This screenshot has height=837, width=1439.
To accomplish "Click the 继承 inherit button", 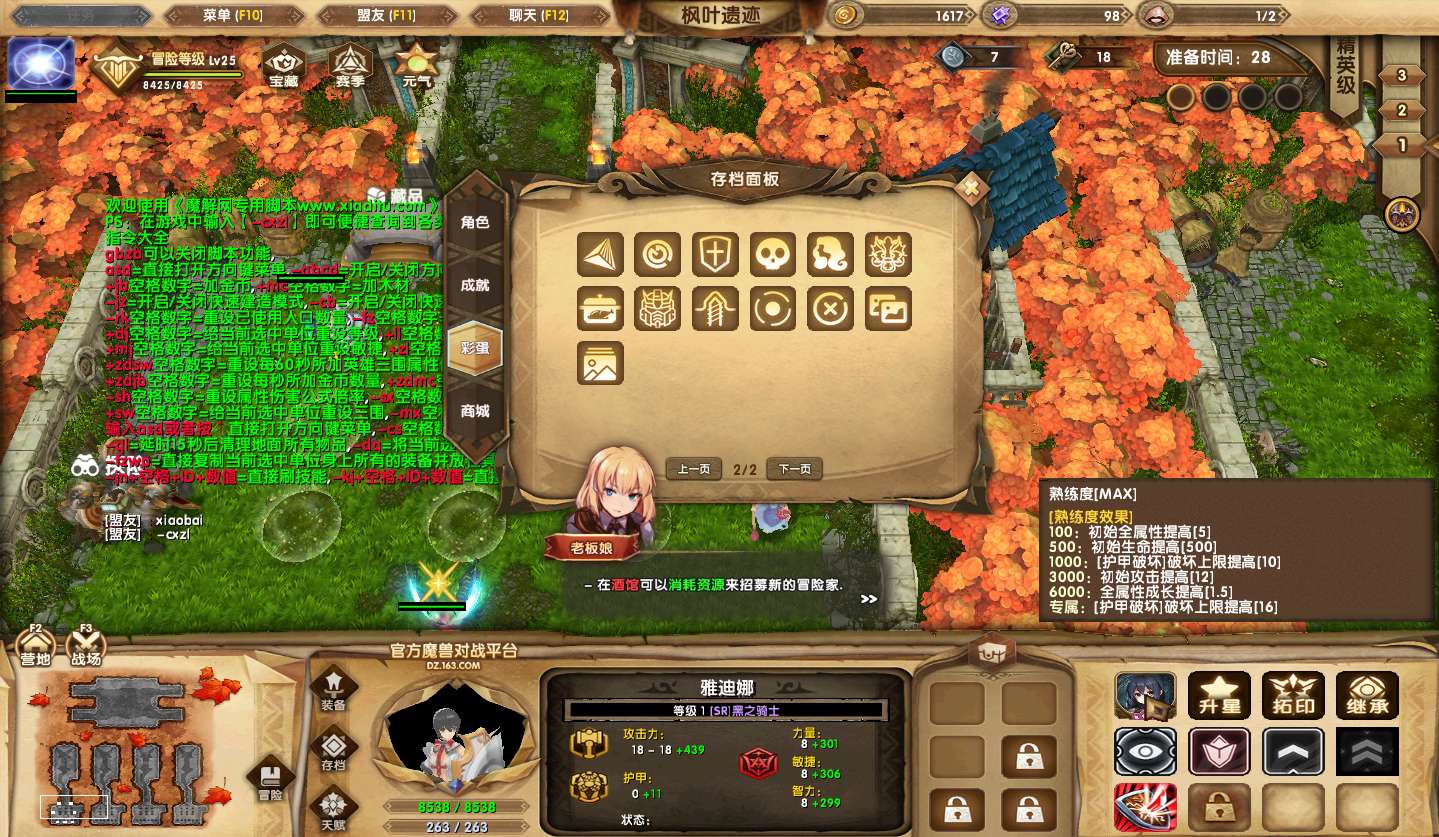I will tap(1367, 696).
